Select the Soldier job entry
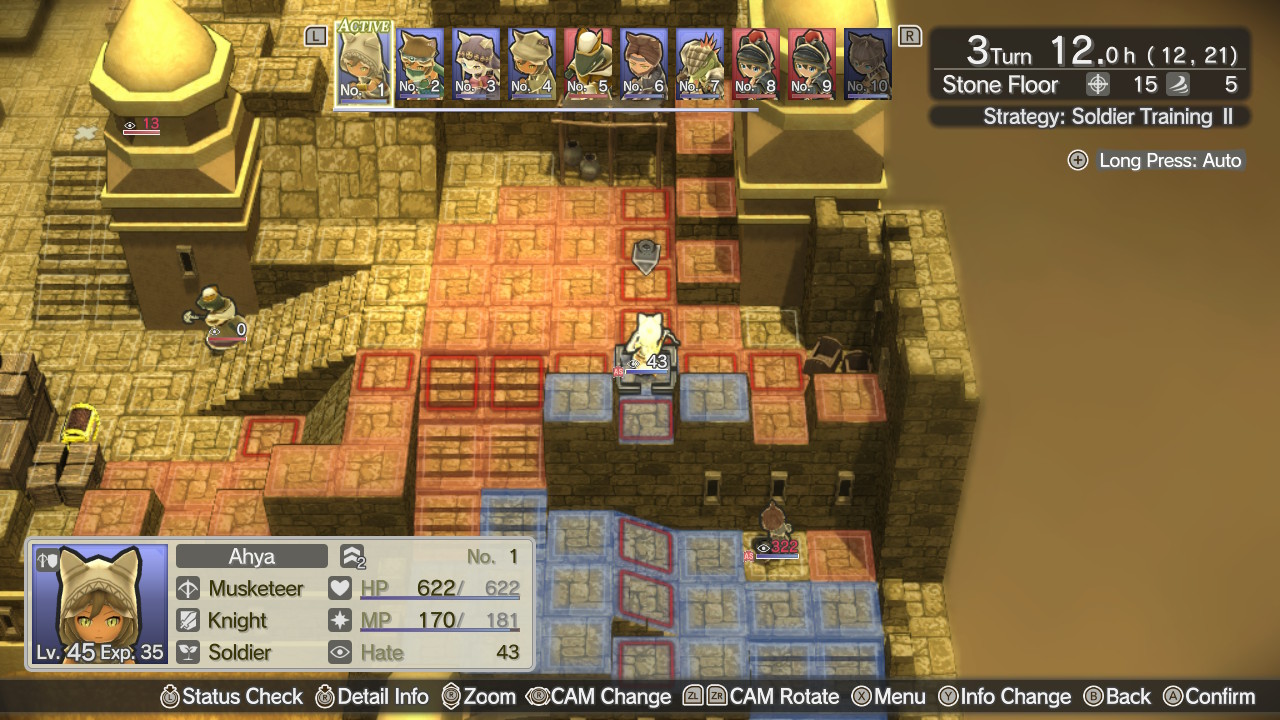The width and height of the screenshot is (1280, 720). 241,653
